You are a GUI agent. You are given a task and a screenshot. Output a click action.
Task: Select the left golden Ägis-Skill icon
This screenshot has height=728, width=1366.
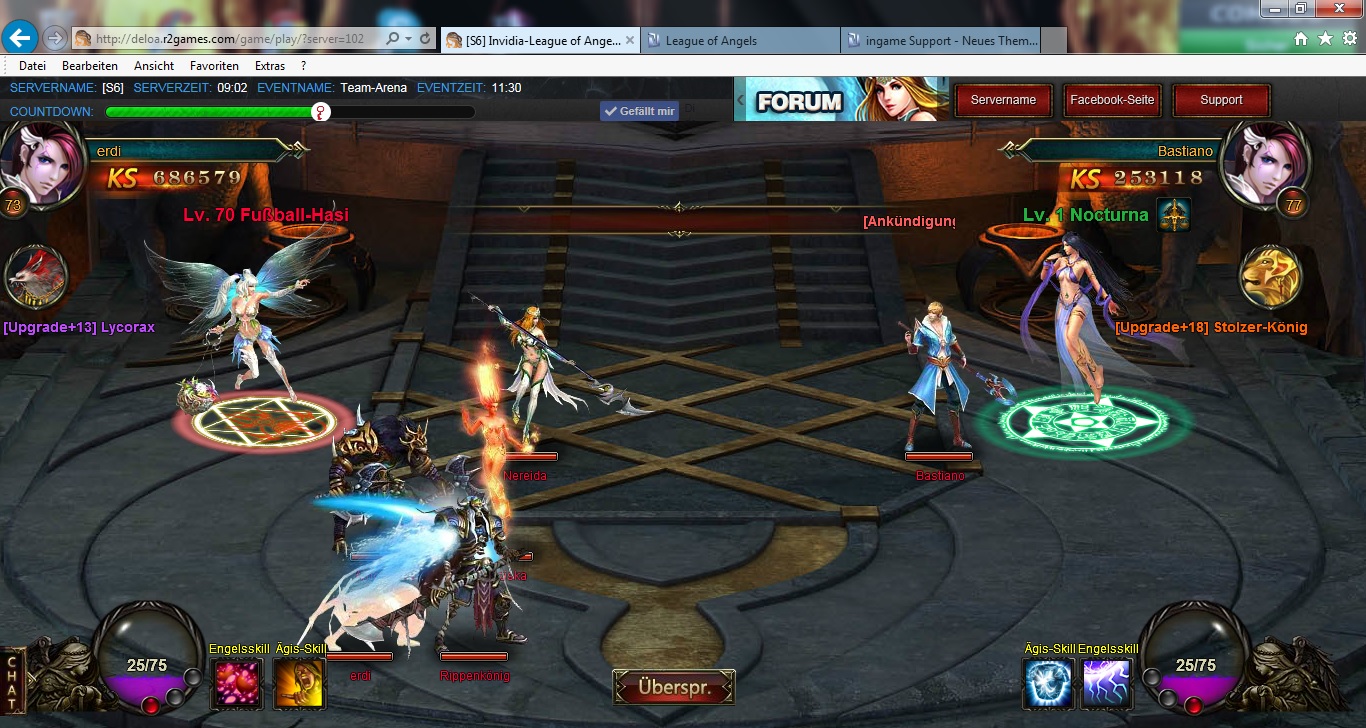299,684
